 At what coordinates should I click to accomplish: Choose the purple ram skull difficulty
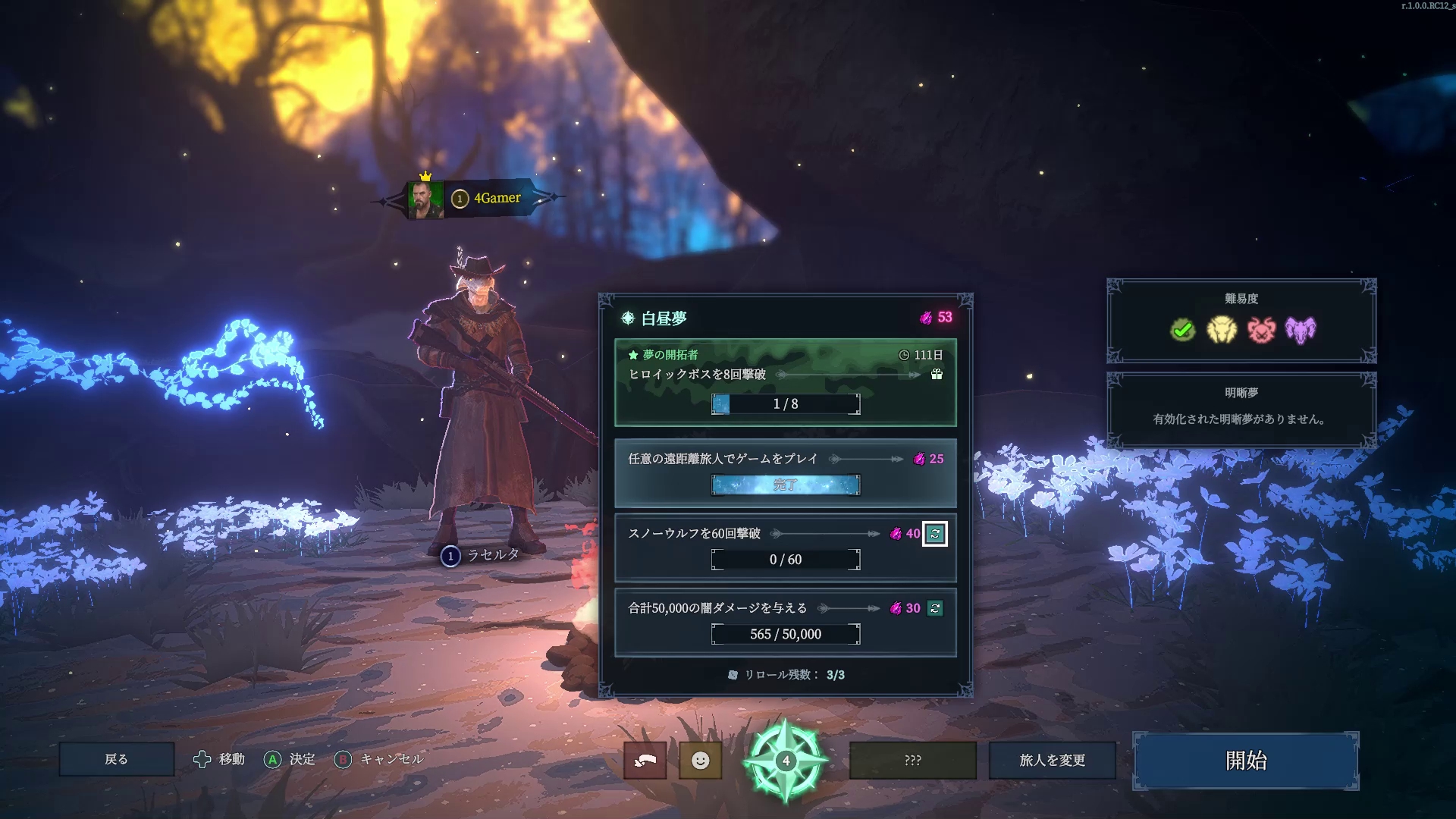pyautogui.click(x=1301, y=330)
